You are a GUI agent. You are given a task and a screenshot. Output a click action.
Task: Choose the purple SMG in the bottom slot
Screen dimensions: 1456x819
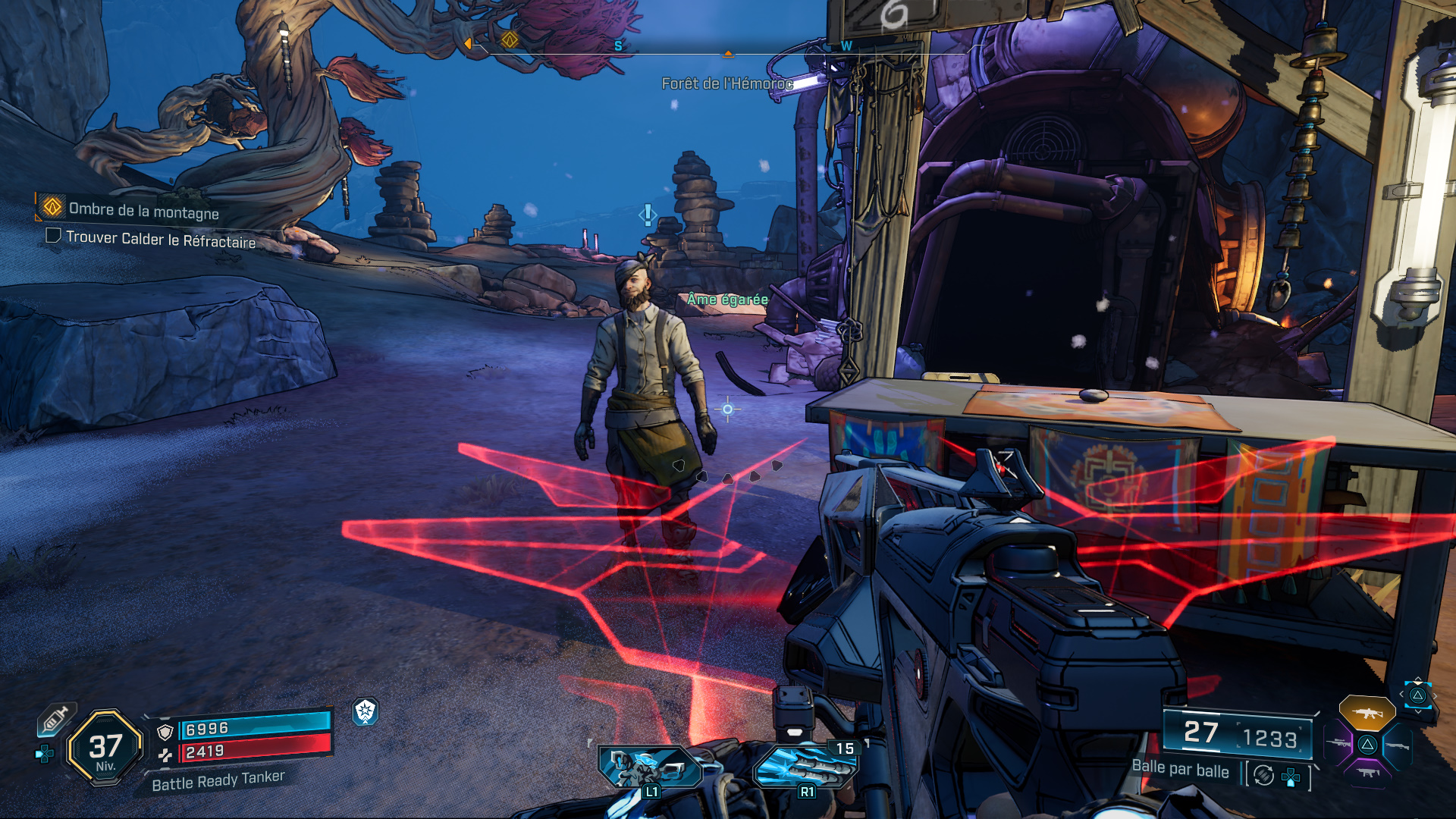(1367, 773)
